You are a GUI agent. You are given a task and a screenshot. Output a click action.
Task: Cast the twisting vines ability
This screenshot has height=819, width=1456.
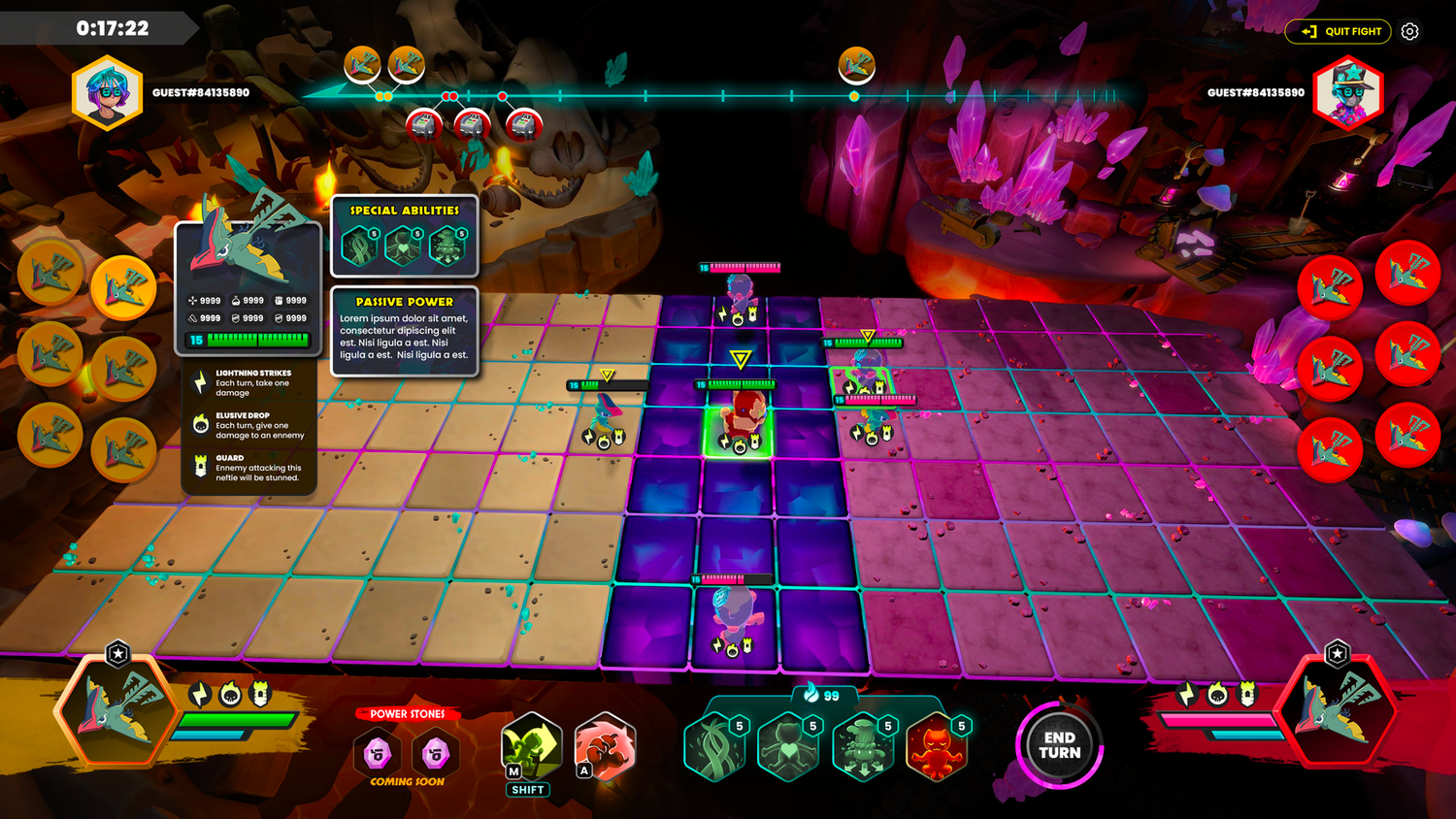(x=715, y=747)
